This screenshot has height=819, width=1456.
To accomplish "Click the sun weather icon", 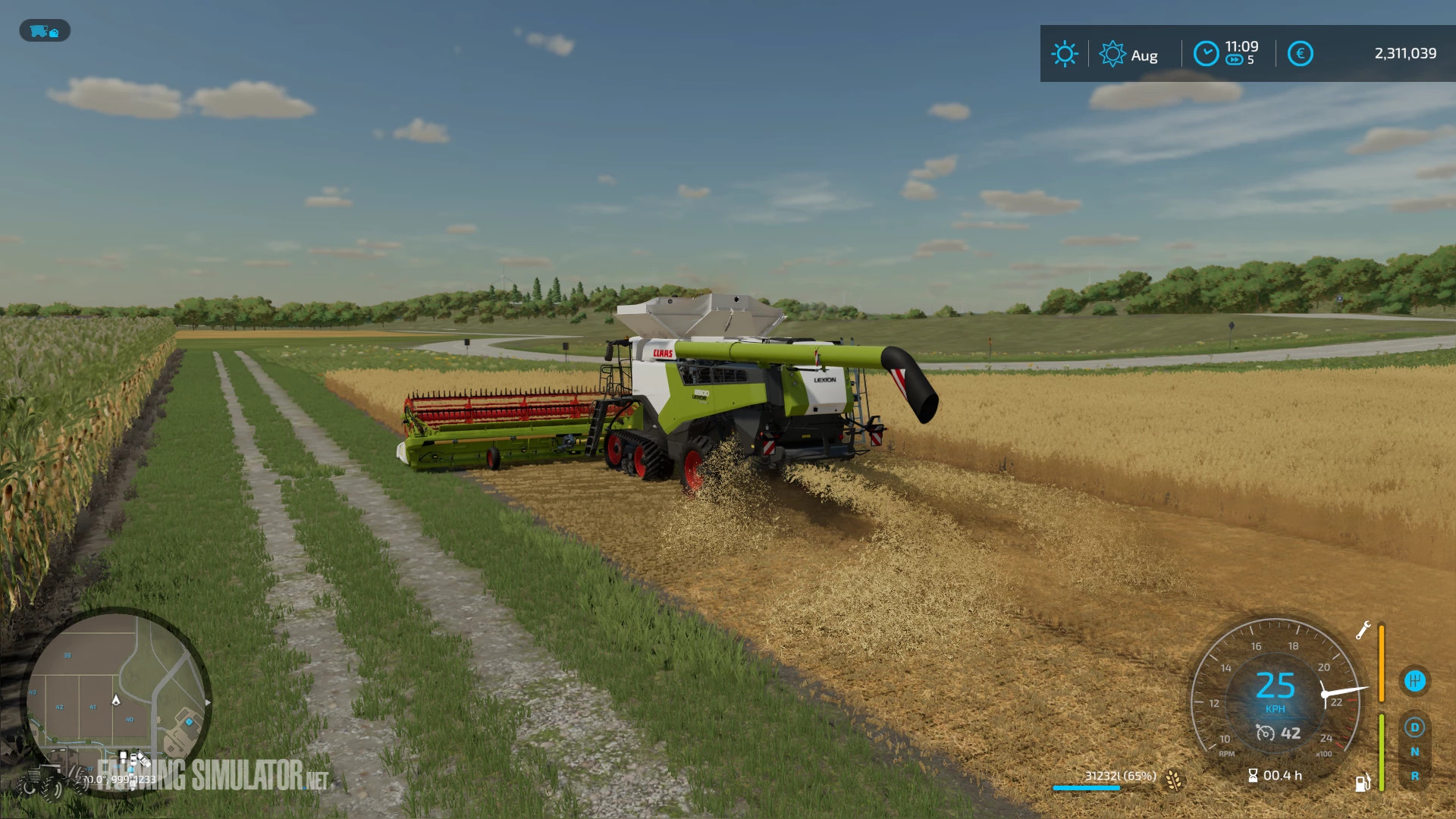I will point(1066,53).
